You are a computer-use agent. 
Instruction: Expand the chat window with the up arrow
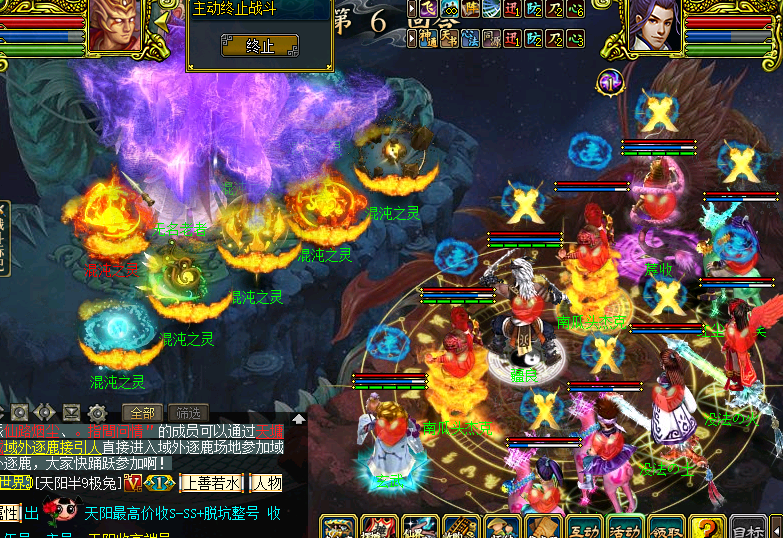298,419
